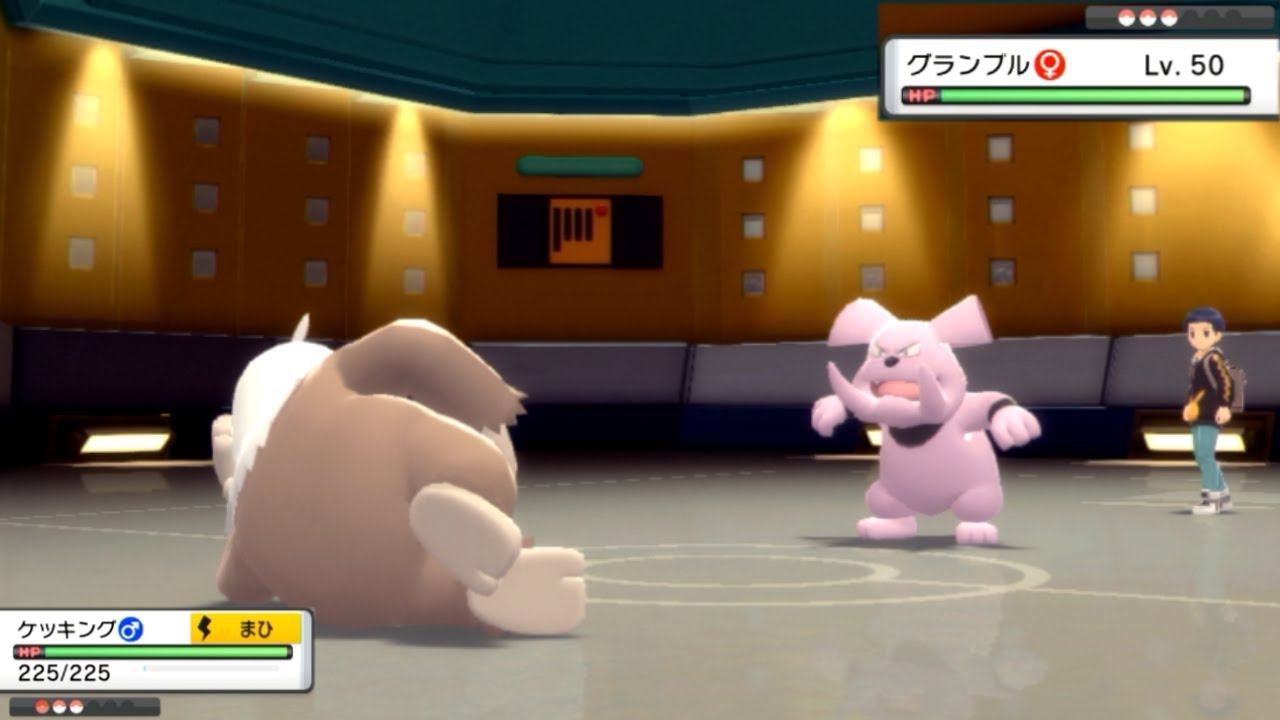Click the first Poké Ball in your team row

pos(41,706)
